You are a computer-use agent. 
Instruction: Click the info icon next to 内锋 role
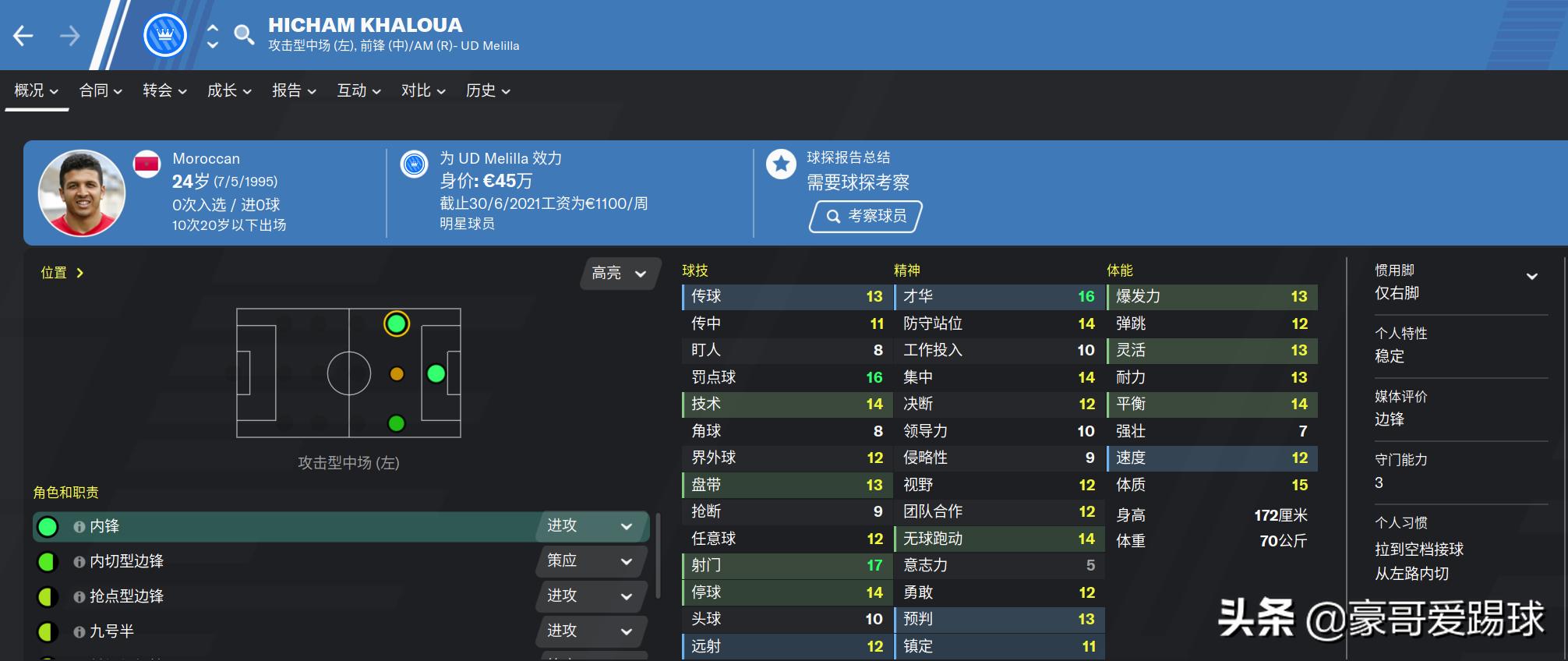[77, 526]
